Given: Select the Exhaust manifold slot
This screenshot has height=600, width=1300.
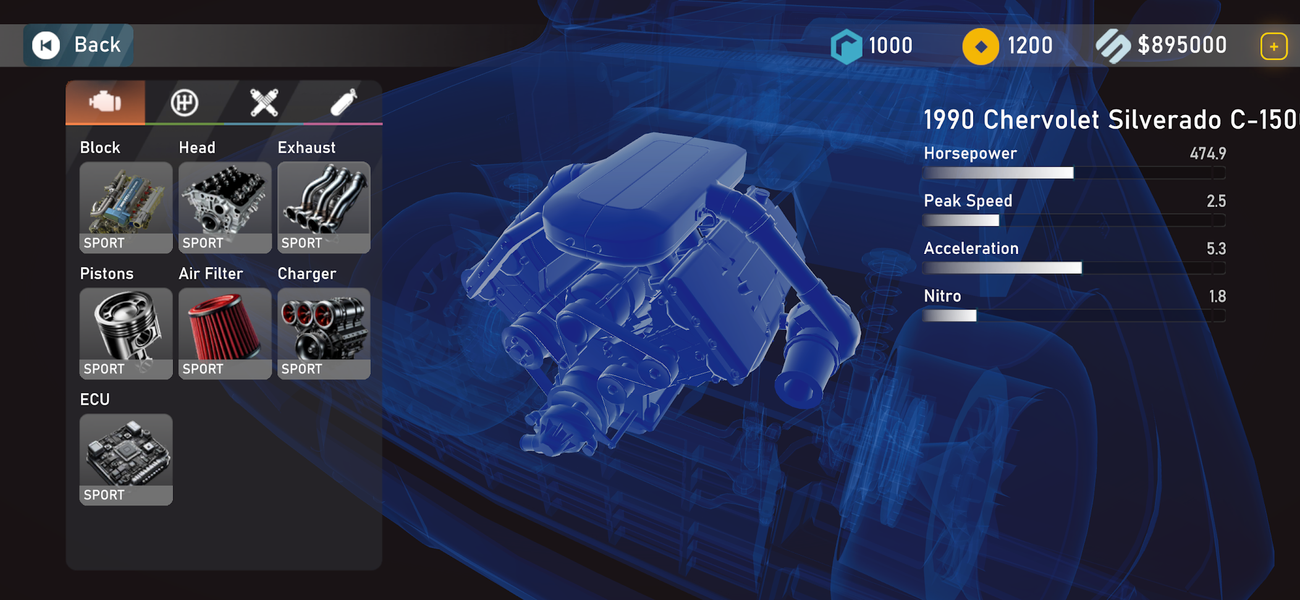Looking at the screenshot, I should point(324,207).
